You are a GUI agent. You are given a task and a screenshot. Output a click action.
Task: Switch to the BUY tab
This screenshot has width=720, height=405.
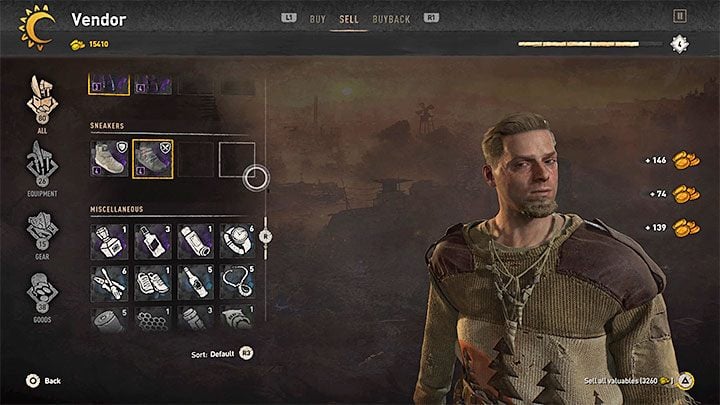tap(320, 18)
